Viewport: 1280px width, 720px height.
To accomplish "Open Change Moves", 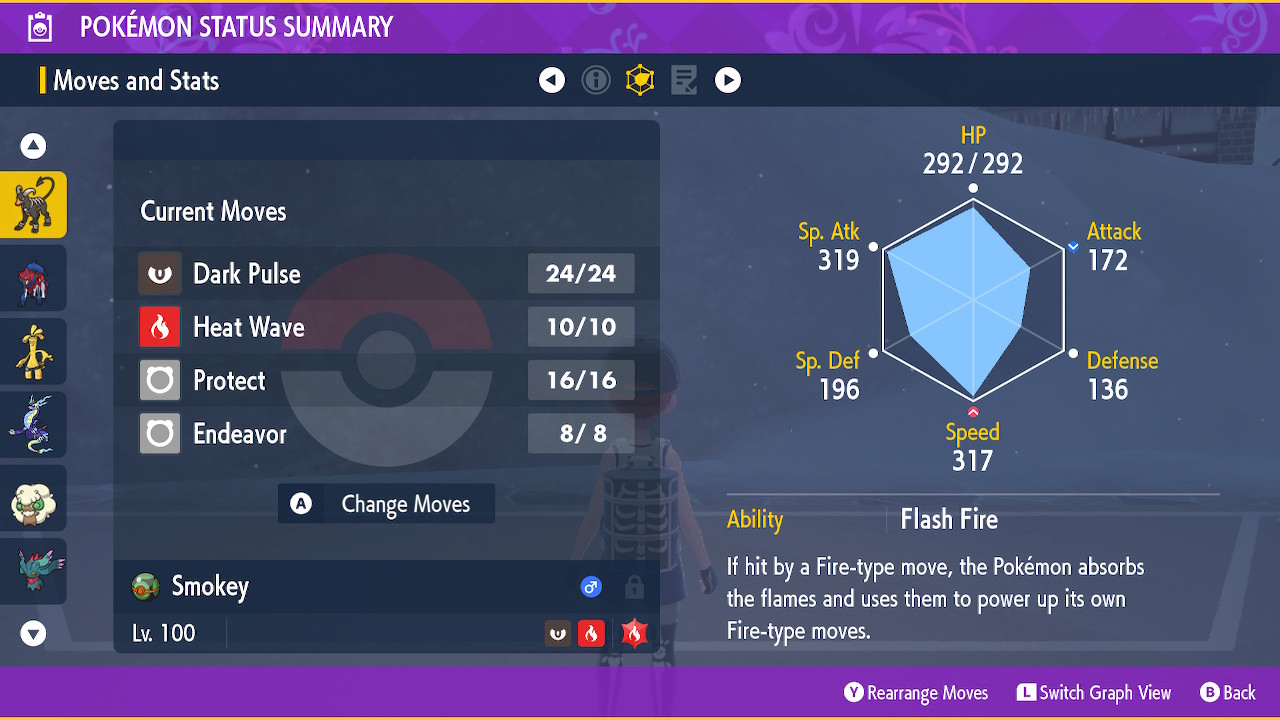I will (387, 504).
